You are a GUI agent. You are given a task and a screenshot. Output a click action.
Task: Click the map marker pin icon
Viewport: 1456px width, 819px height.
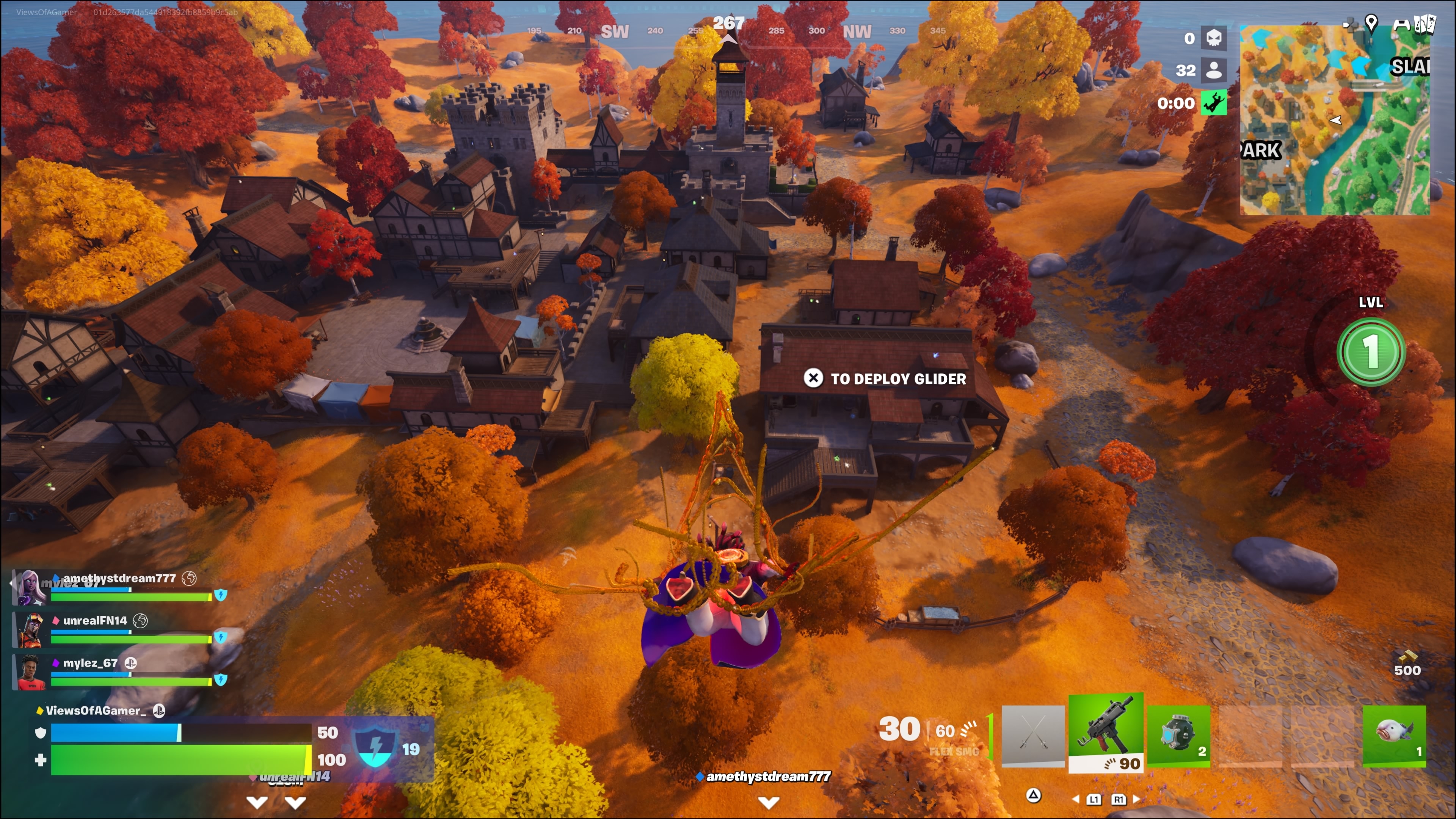pyautogui.click(x=1371, y=23)
